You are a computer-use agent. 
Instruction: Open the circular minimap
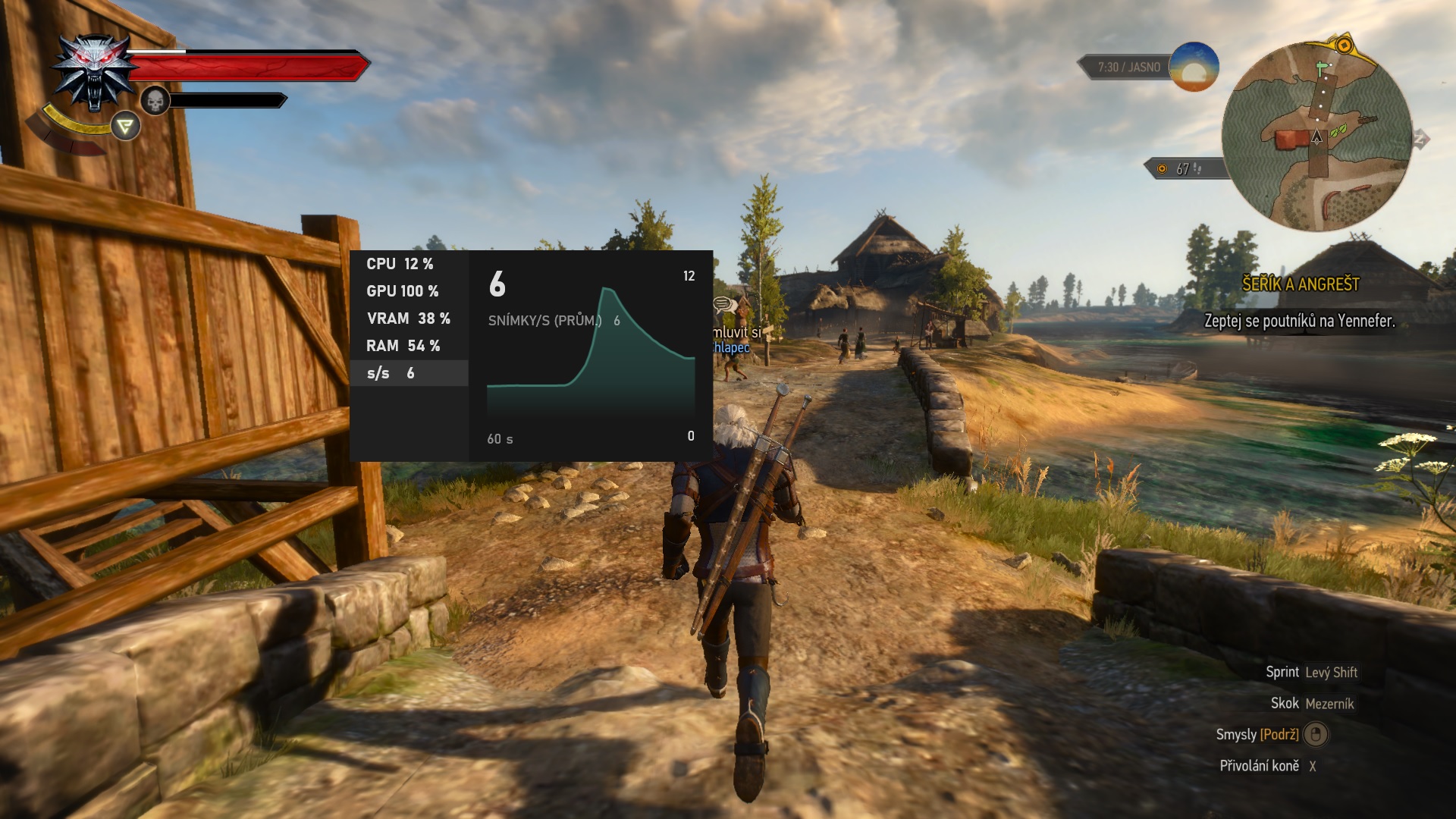click(1317, 137)
